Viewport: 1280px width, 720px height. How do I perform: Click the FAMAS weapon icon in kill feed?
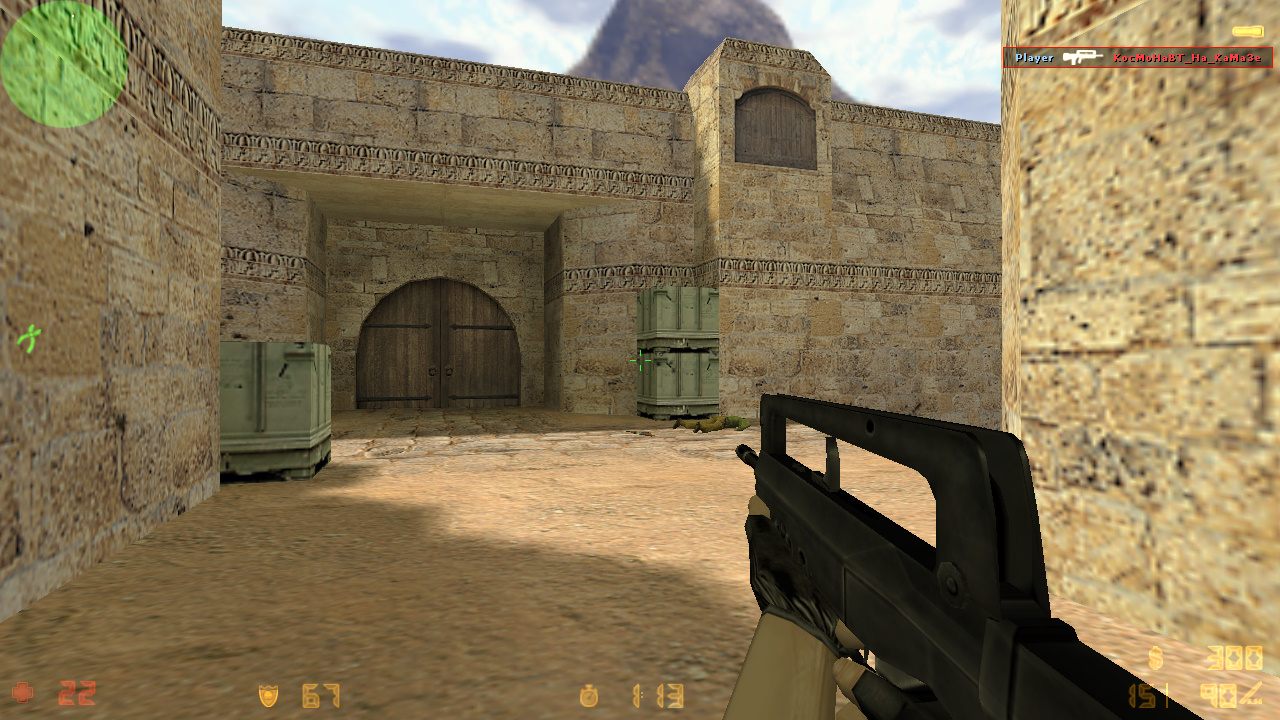tap(1083, 57)
